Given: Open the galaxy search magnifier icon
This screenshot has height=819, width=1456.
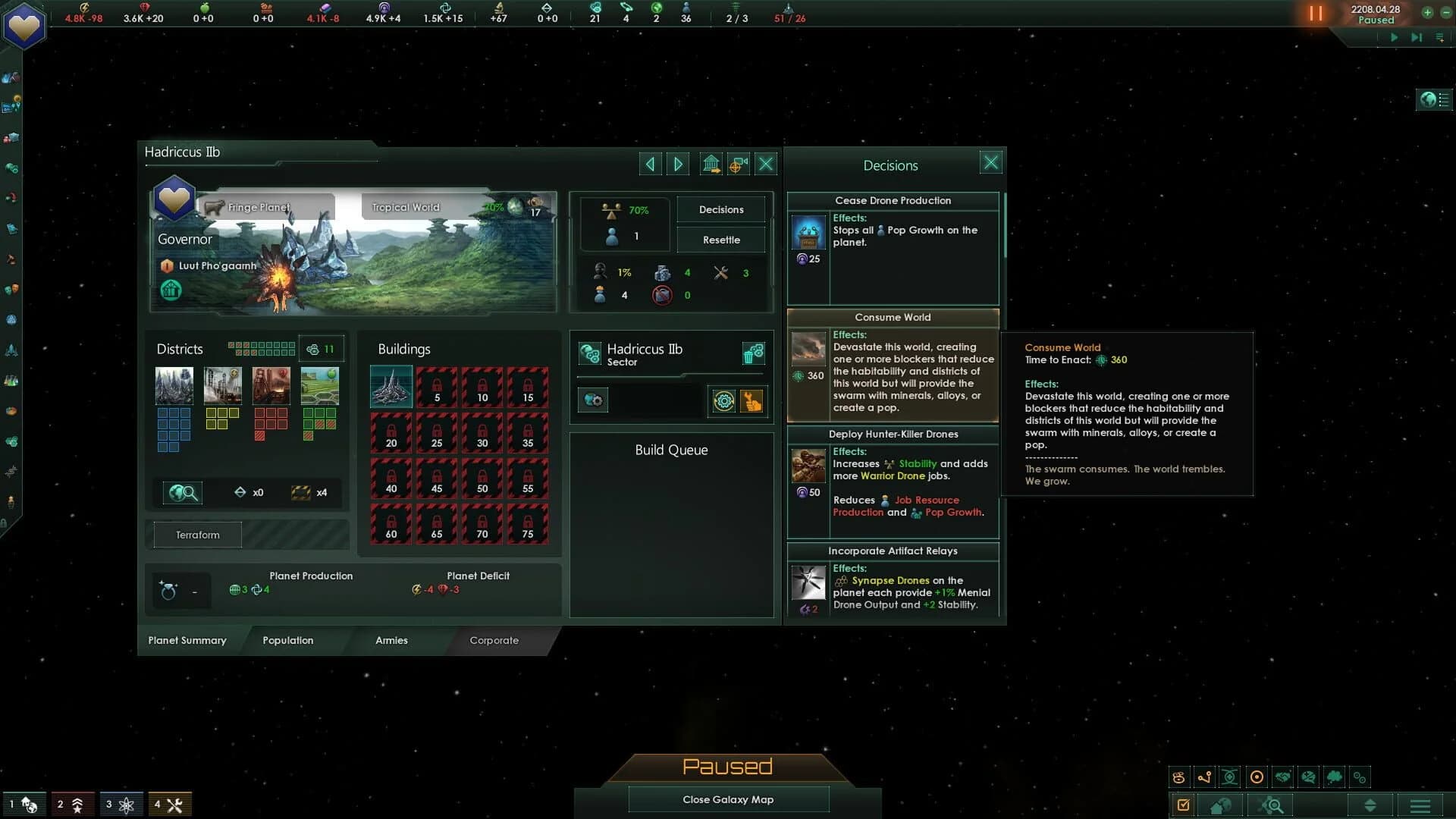Looking at the screenshot, I should [1272, 805].
